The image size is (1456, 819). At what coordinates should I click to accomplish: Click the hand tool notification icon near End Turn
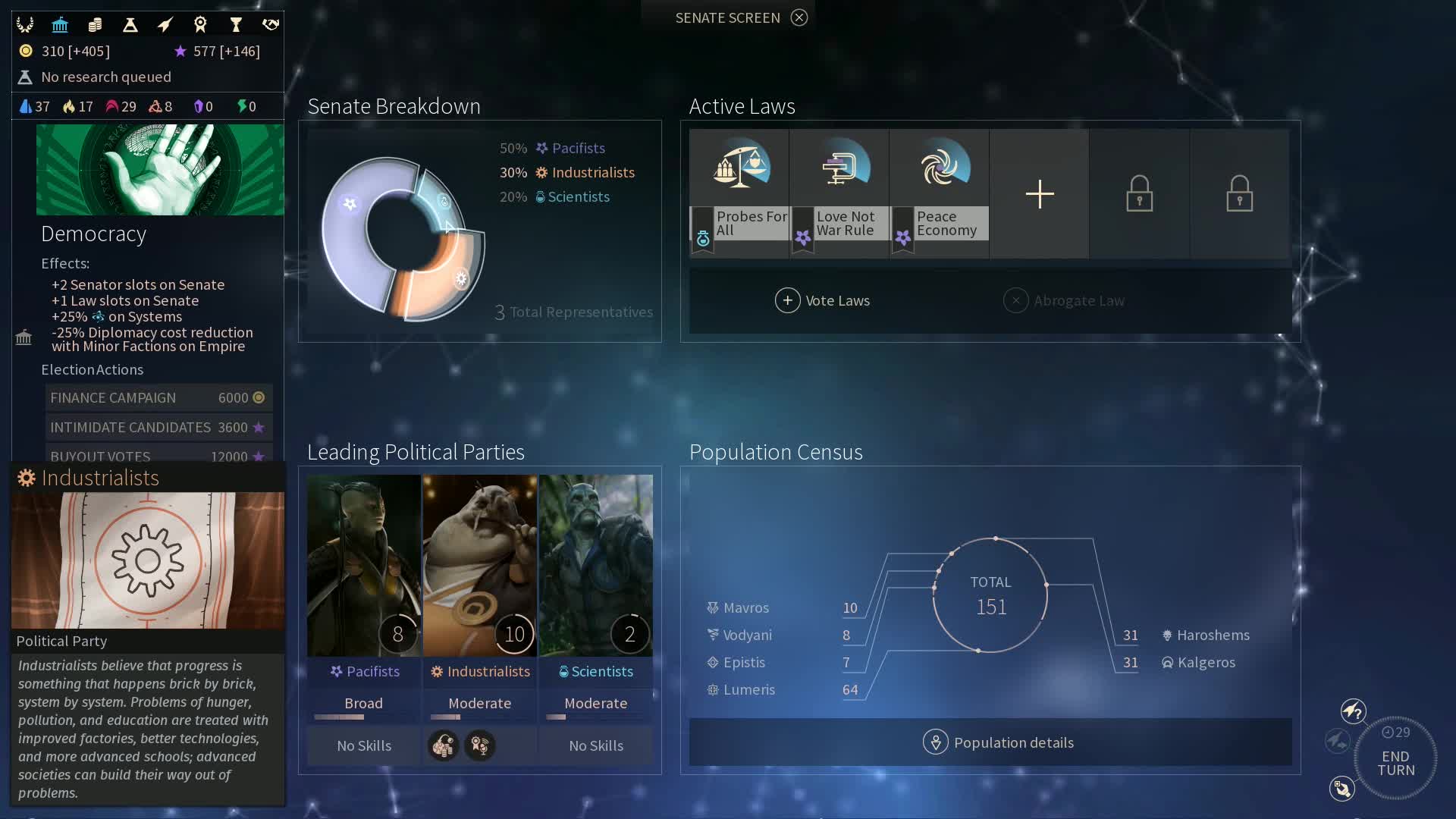(1342, 789)
